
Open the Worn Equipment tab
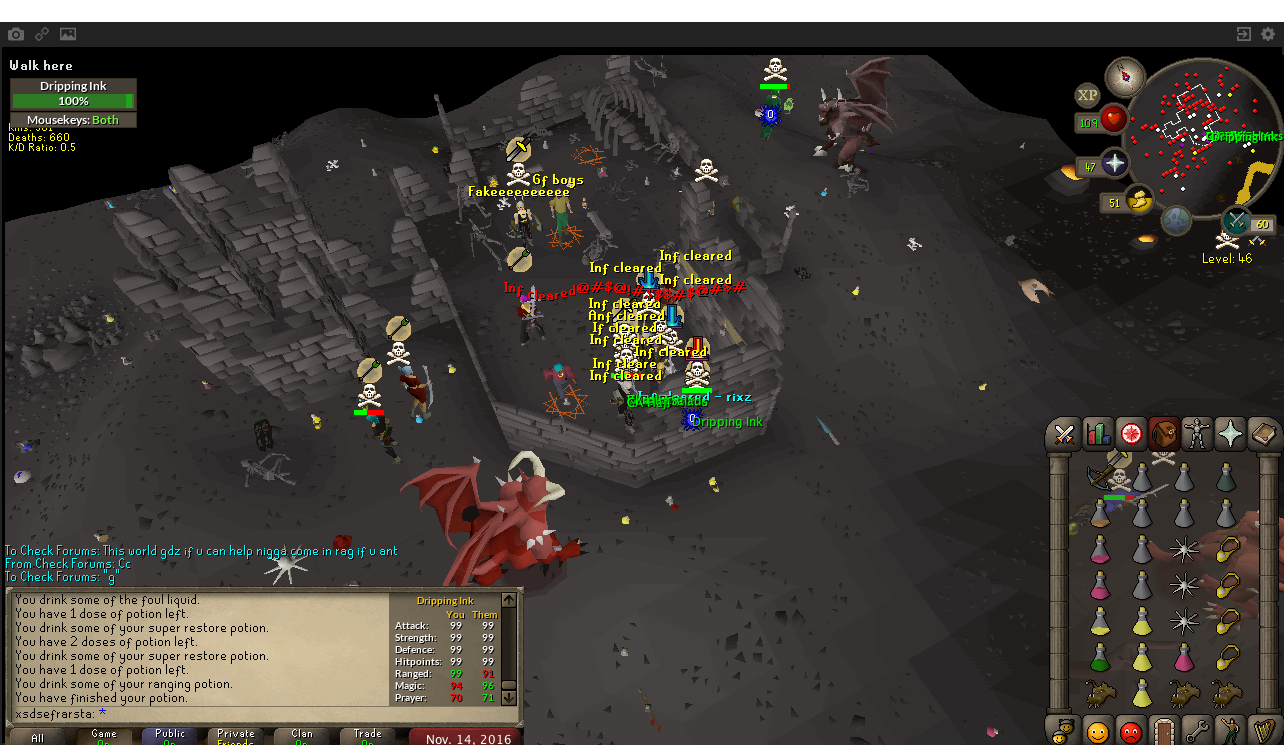[1196, 434]
